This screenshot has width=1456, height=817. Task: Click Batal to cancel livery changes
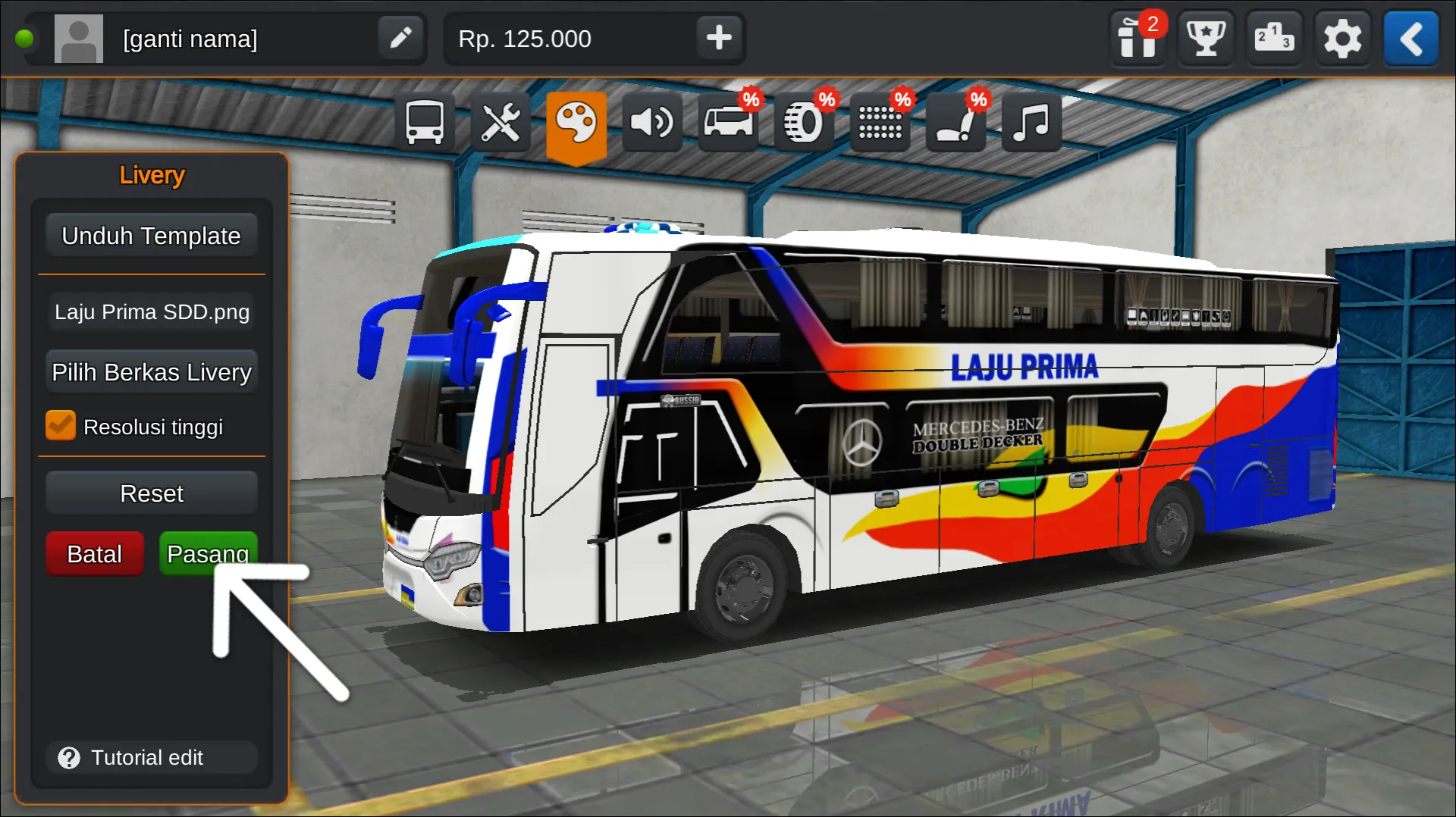tap(94, 553)
